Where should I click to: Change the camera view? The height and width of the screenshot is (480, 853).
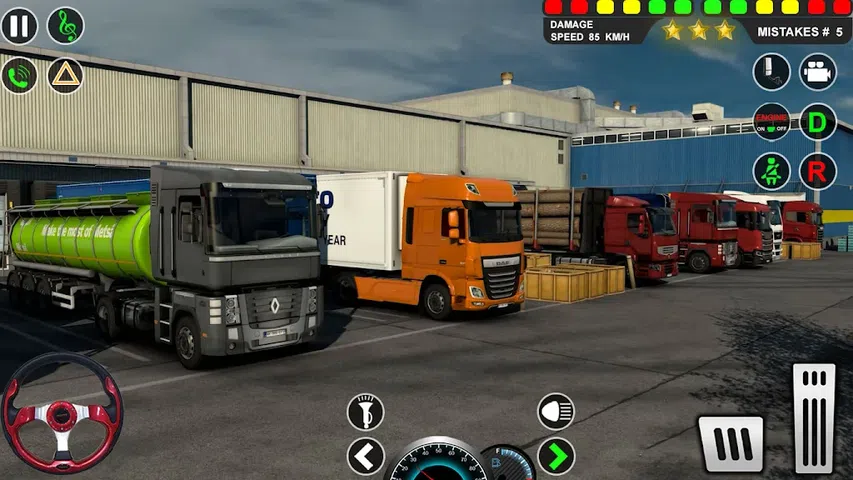tap(818, 72)
